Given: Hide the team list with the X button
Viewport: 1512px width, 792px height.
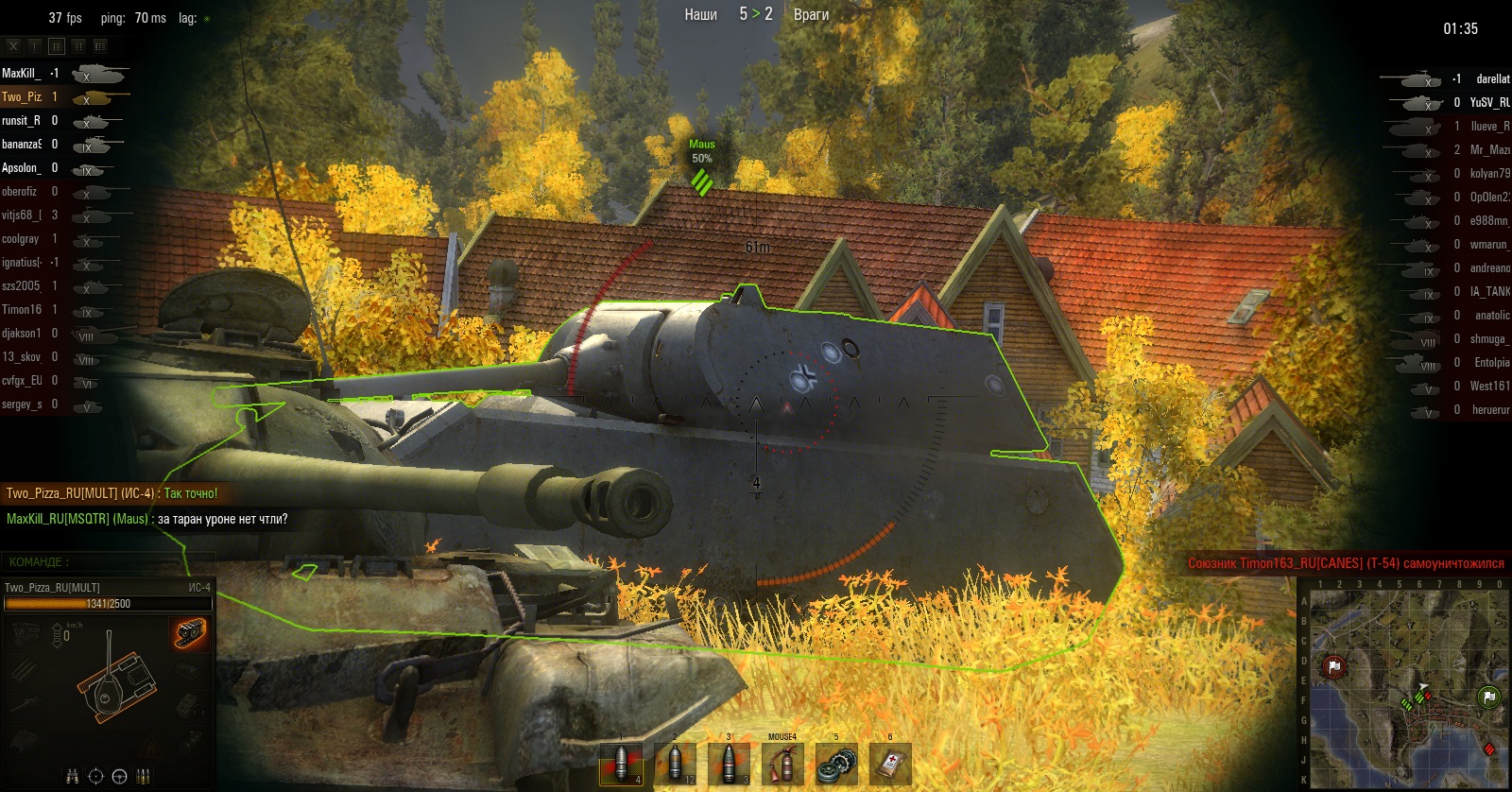Looking at the screenshot, I should (x=13, y=45).
